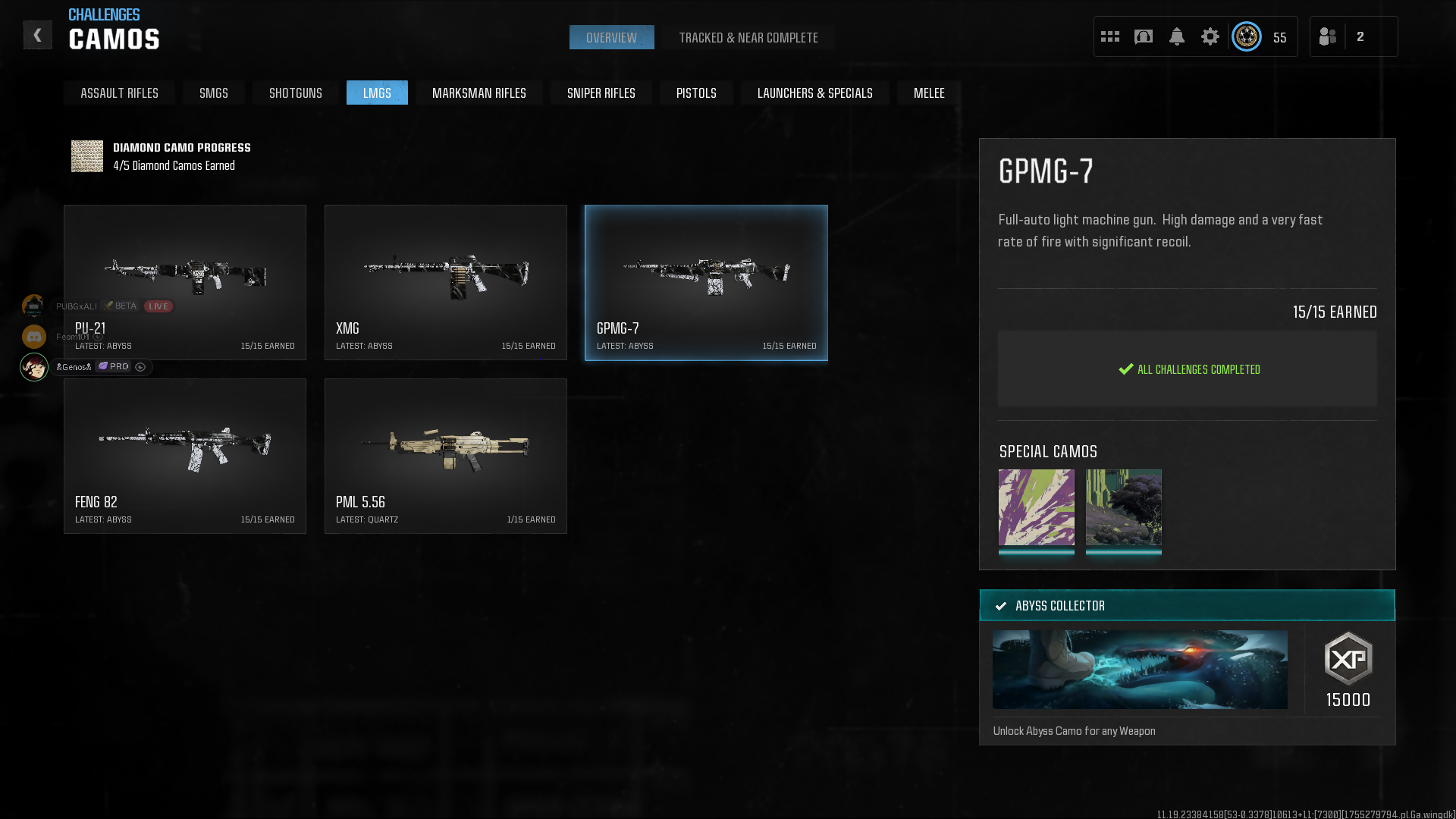Select the Overview tab
The height and width of the screenshot is (819, 1456).
click(611, 38)
